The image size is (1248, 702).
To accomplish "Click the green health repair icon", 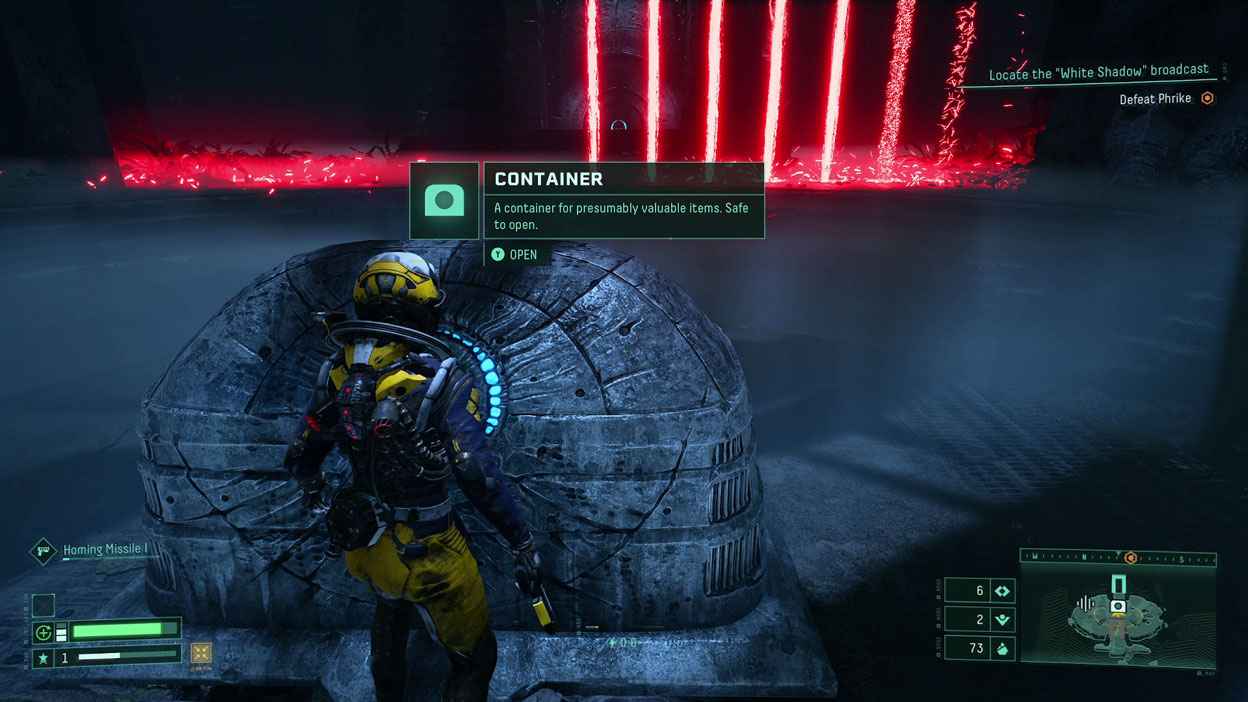I will (43, 632).
